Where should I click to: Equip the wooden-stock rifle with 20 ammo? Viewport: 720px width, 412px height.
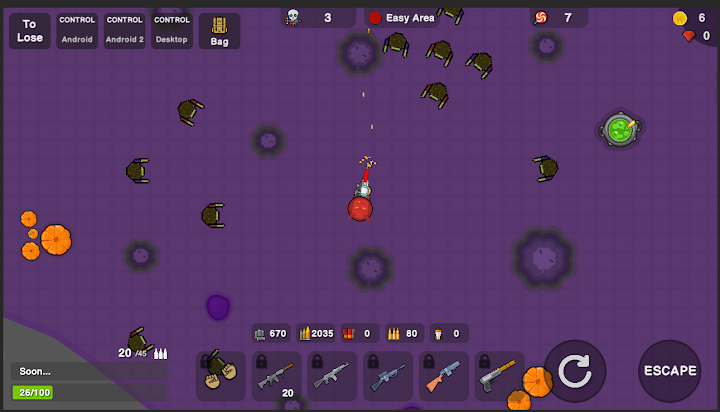coord(276,375)
